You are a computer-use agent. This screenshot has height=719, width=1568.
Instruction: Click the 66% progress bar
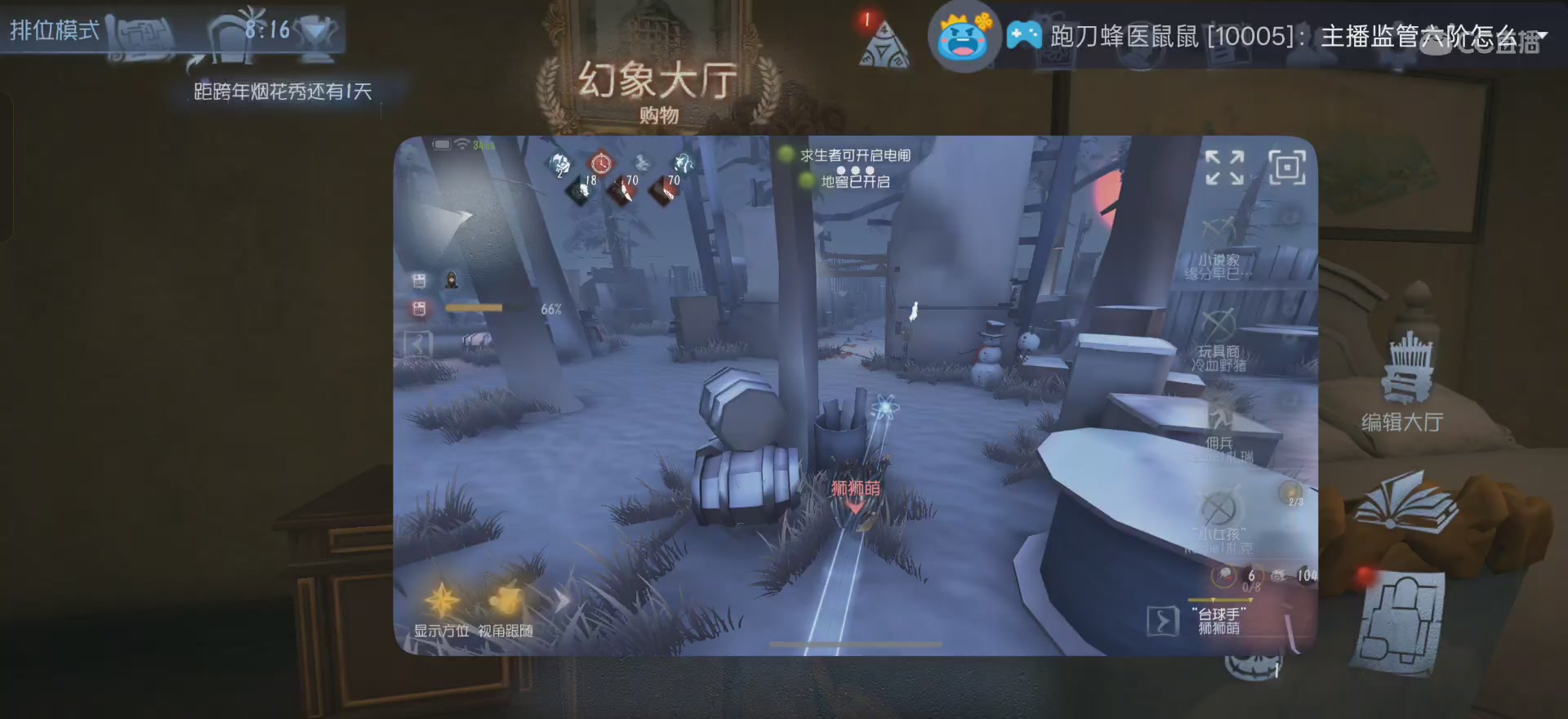pyautogui.click(x=474, y=308)
